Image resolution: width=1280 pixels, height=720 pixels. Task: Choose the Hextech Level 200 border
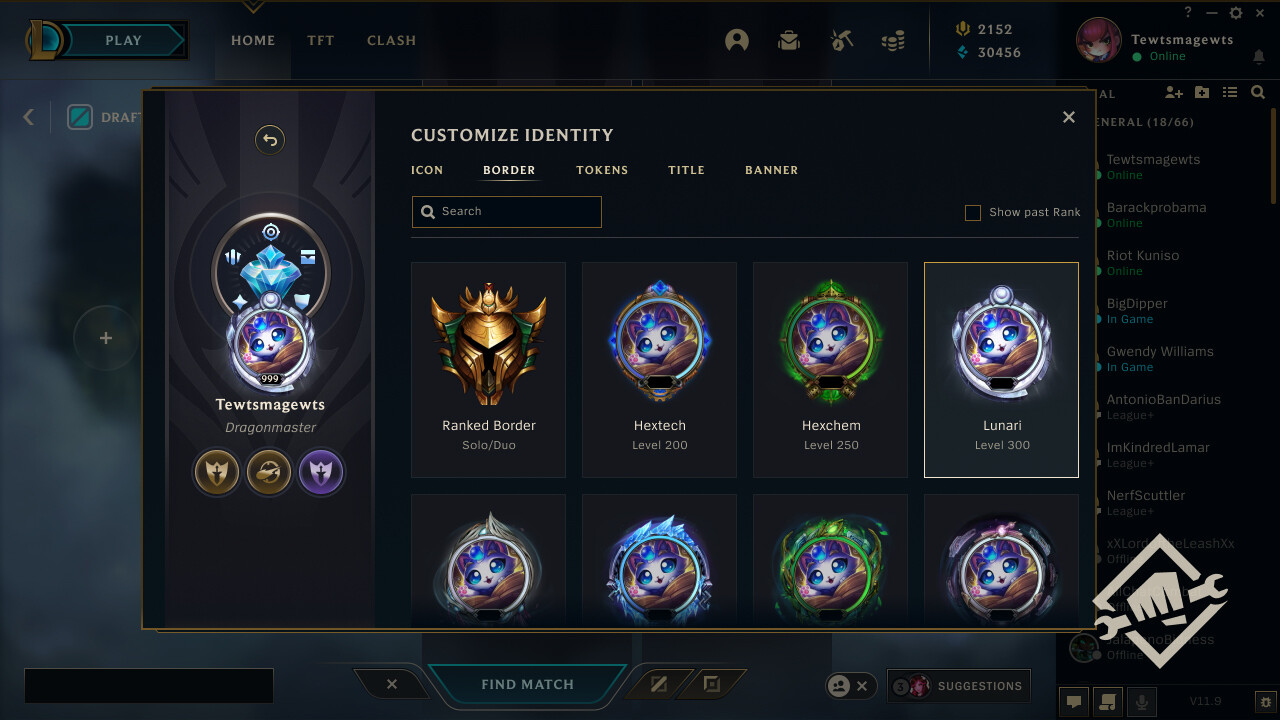[660, 369]
